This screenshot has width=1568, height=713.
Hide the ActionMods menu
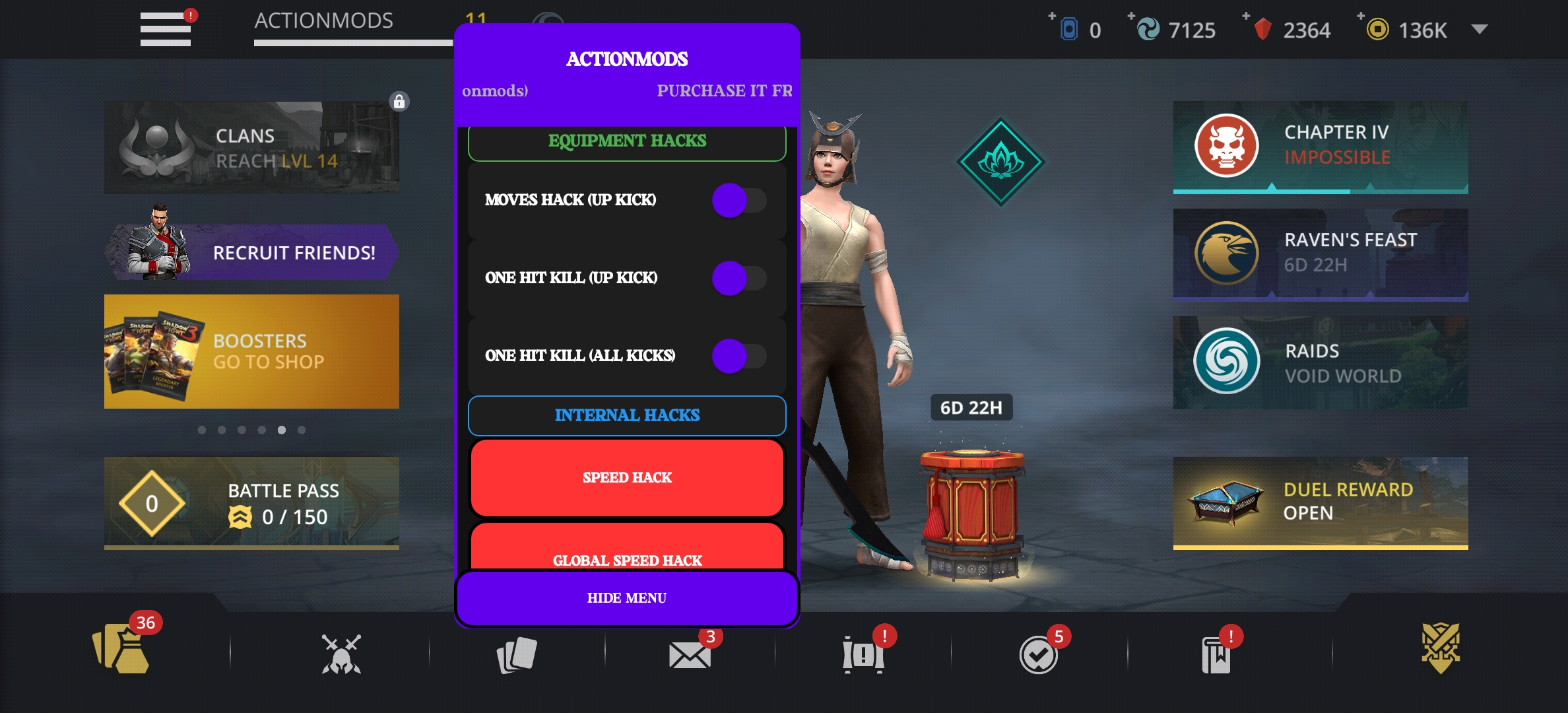pos(627,598)
